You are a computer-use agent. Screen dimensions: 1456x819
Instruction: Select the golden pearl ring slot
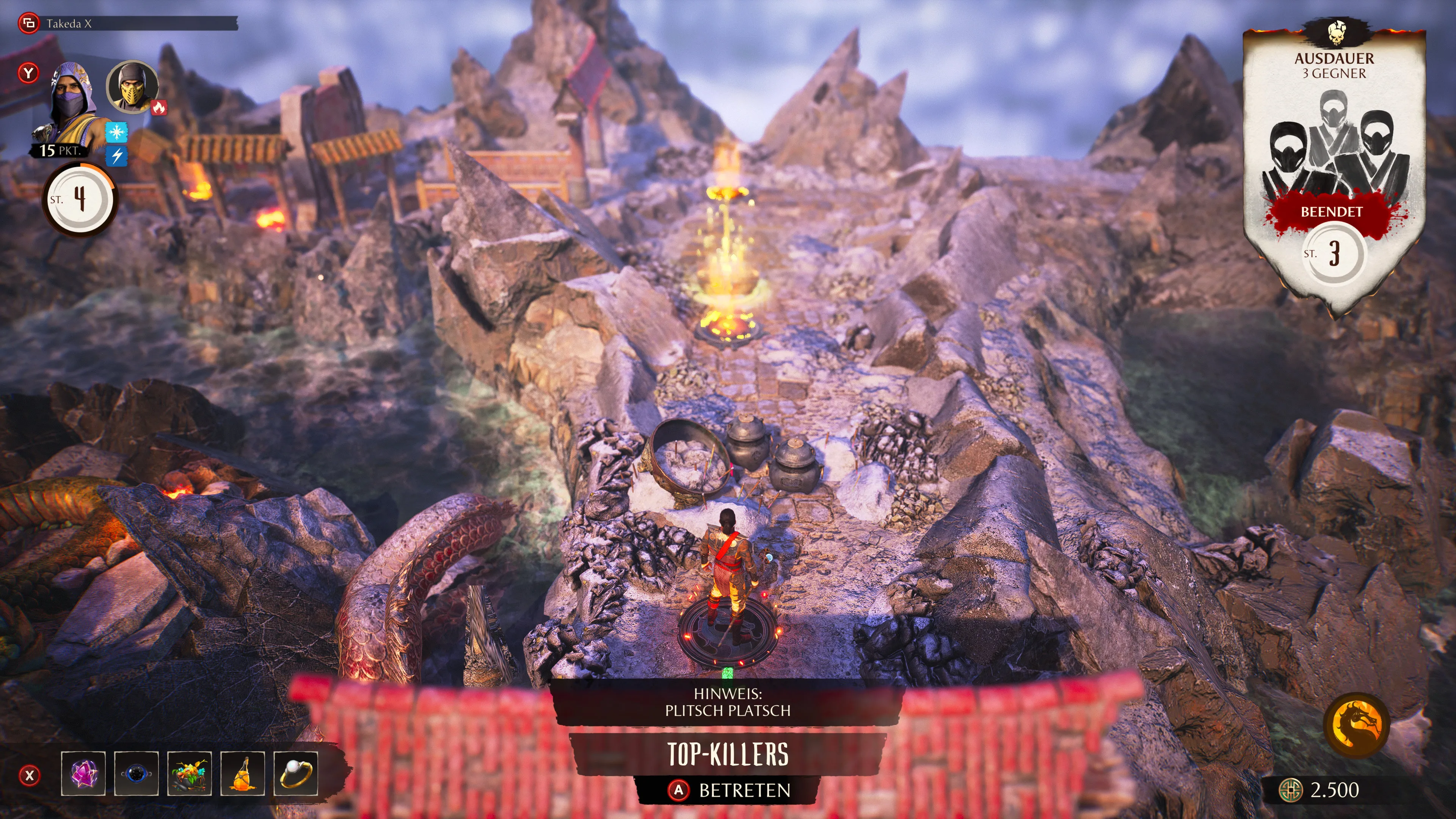296,774
